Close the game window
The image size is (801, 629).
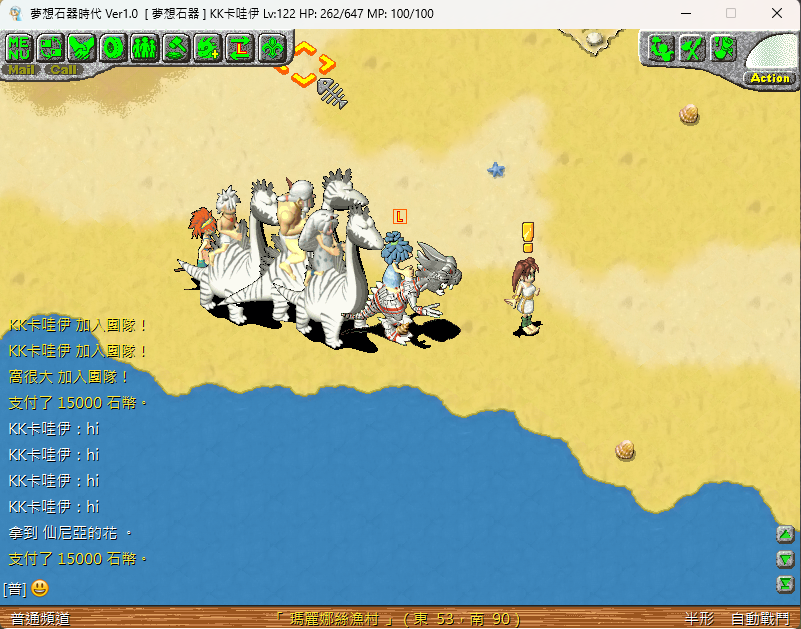pos(777,13)
